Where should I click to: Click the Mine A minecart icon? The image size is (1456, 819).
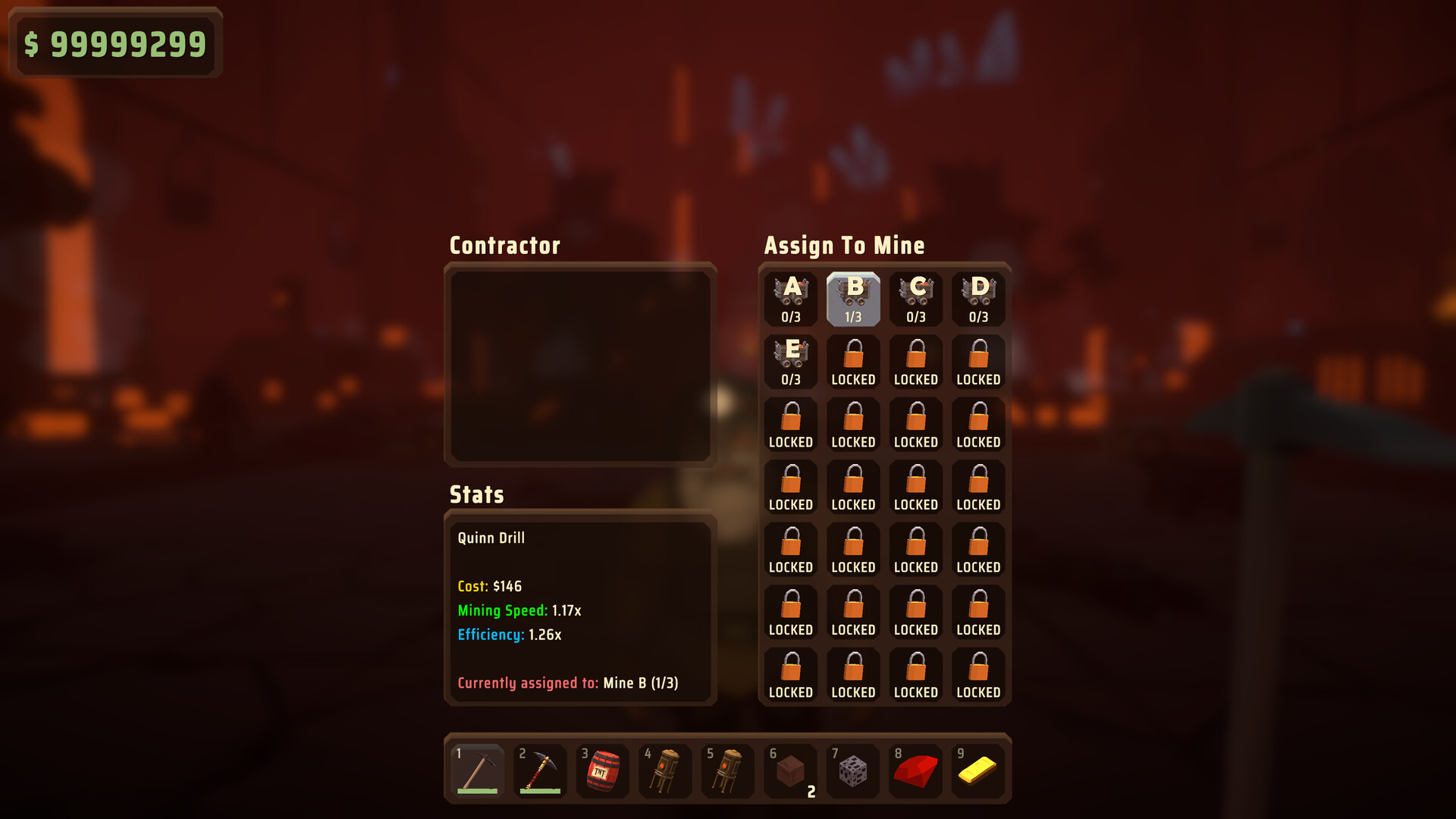pos(791,291)
